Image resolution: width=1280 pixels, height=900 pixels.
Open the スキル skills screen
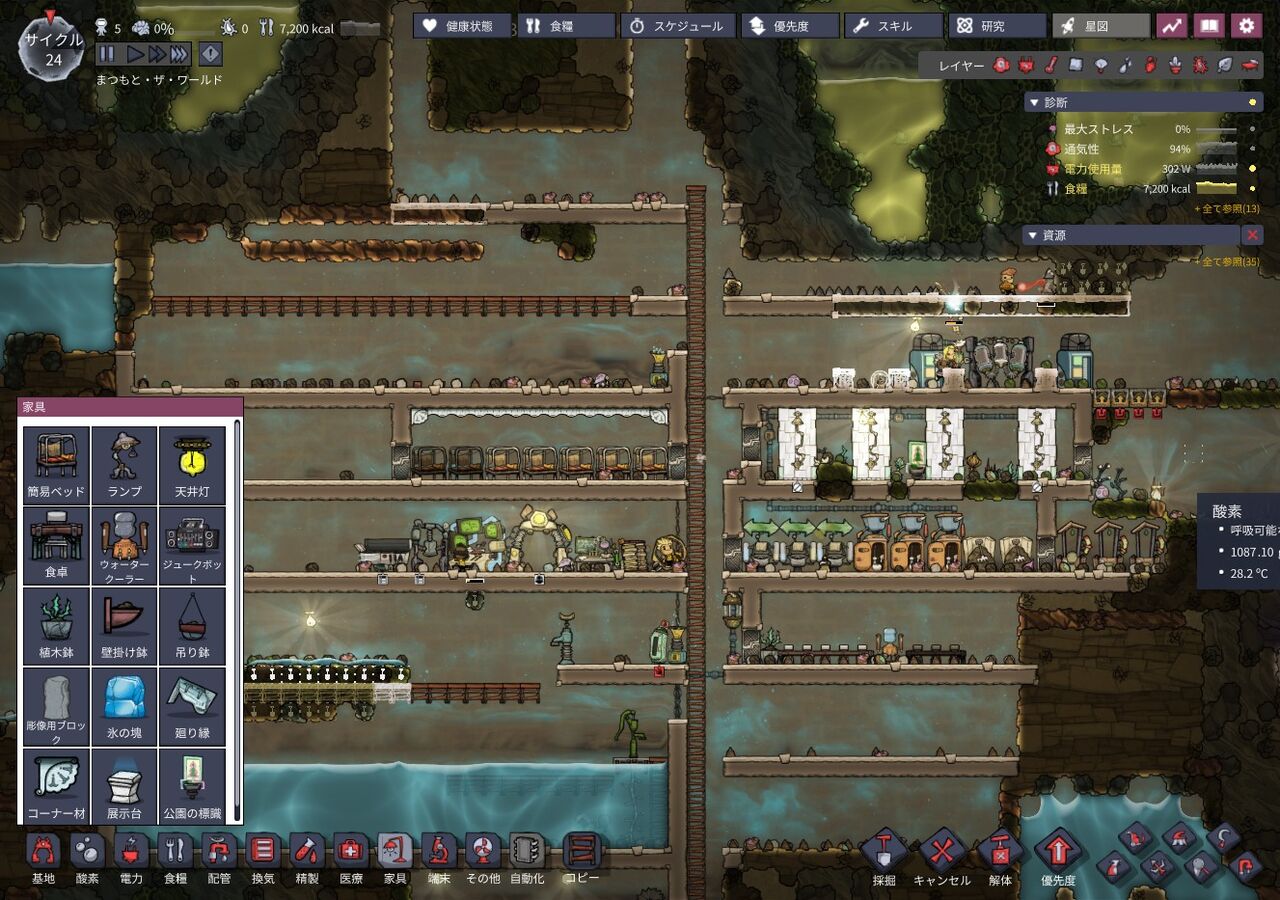[x=893, y=26]
